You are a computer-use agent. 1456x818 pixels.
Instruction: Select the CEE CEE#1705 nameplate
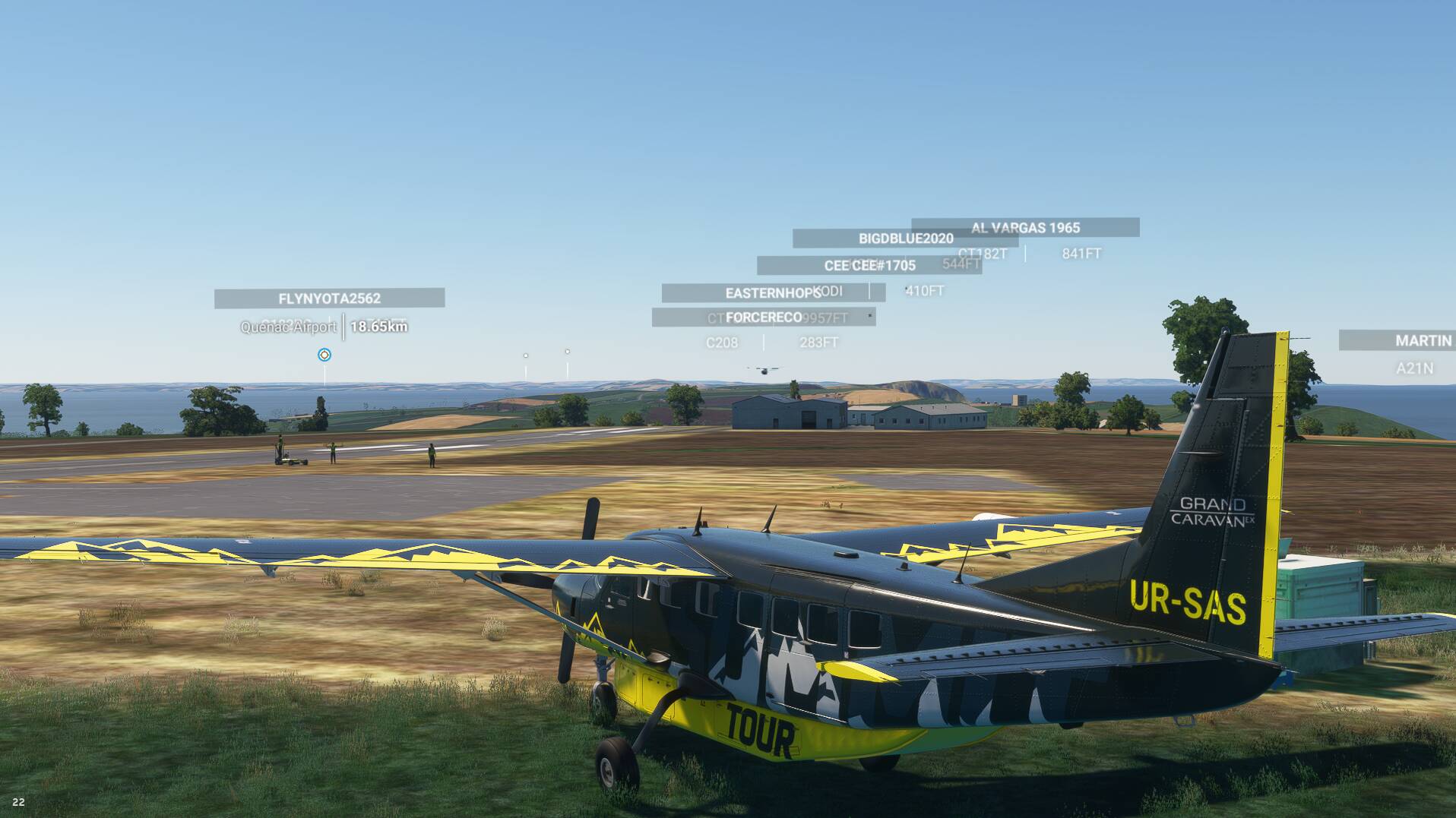(x=869, y=265)
